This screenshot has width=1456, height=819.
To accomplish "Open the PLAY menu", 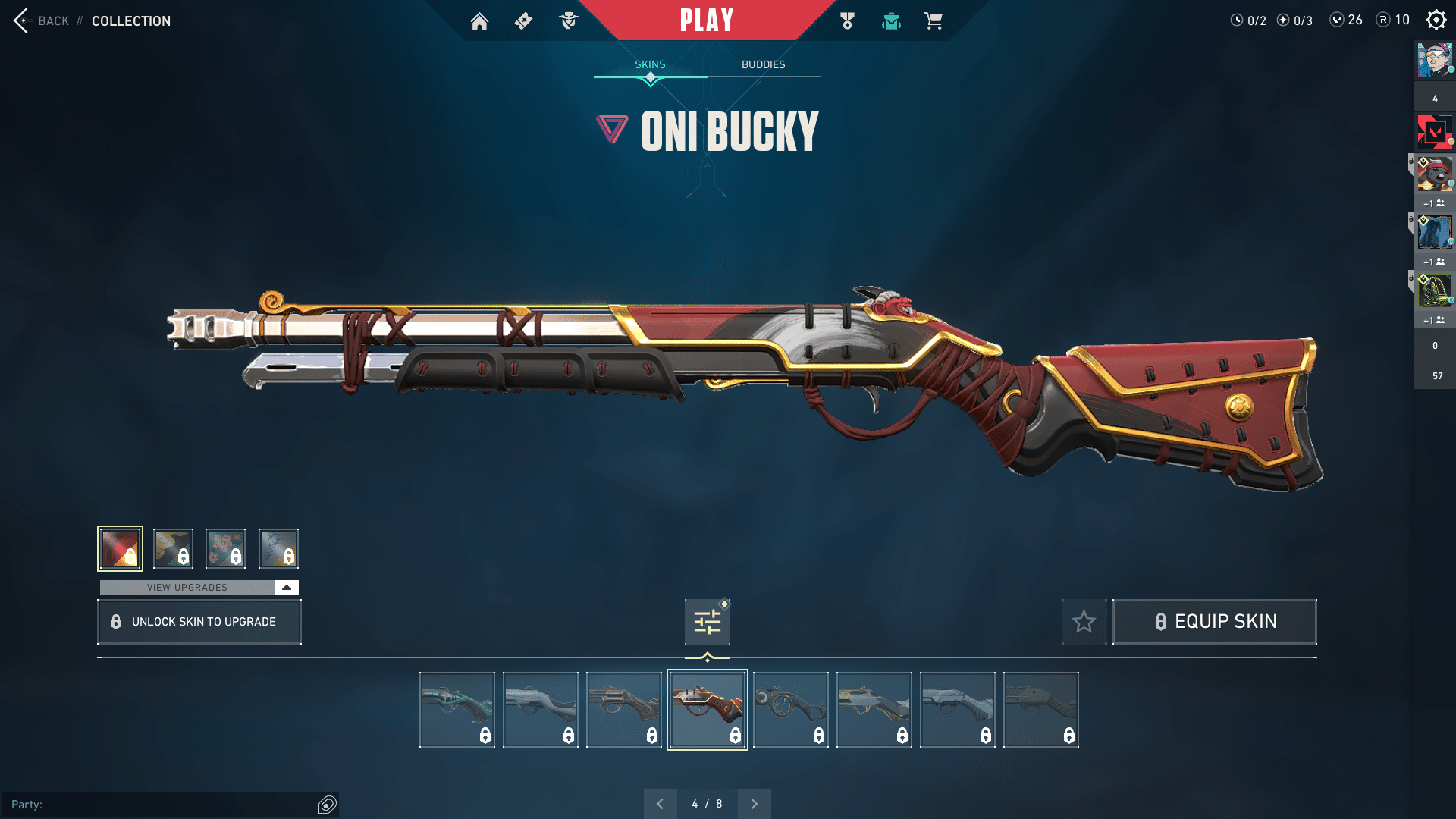I will (706, 20).
